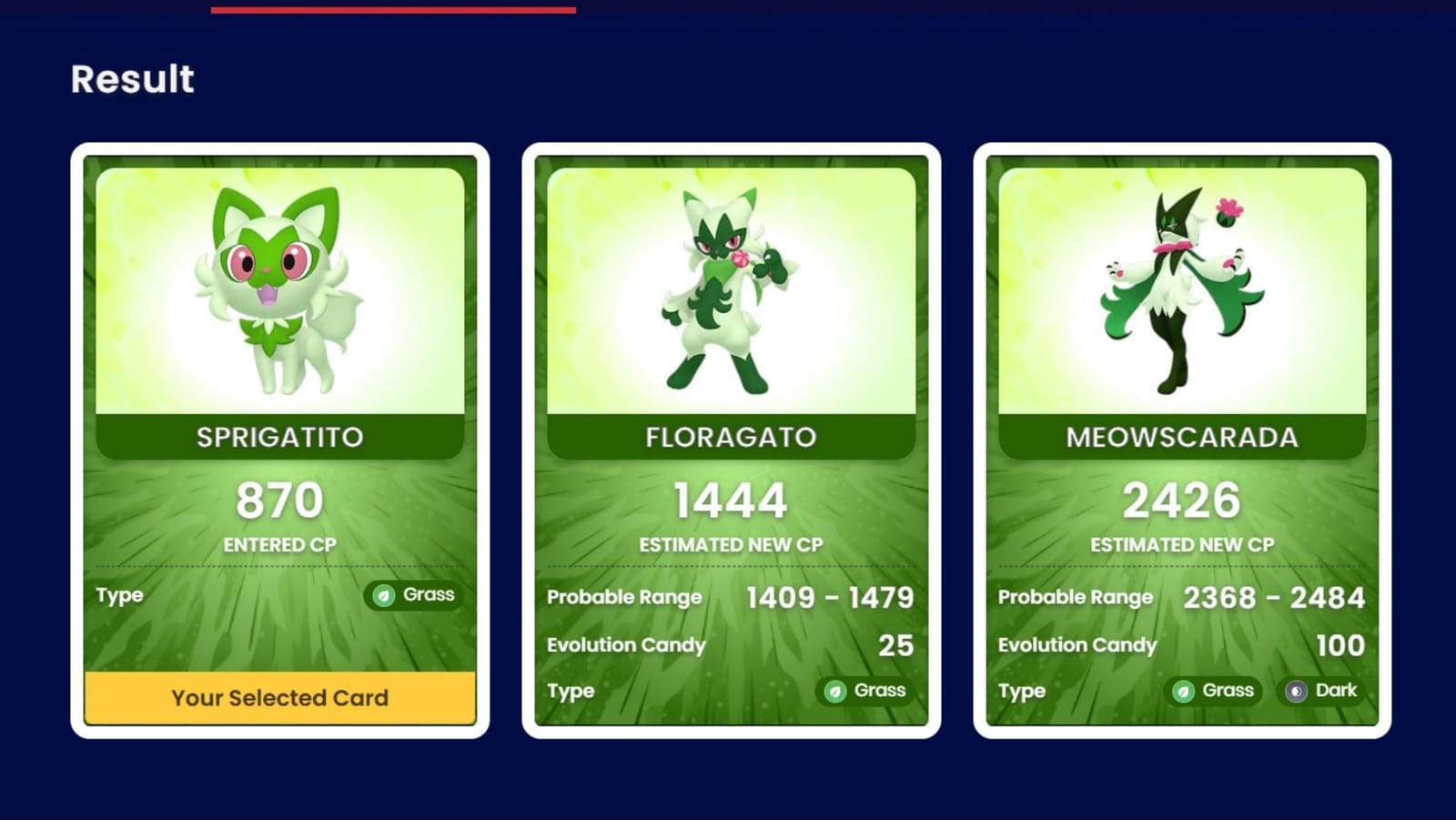
Task: Toggle the Grass type badge on Sprigatito
Action: [411, 595]
